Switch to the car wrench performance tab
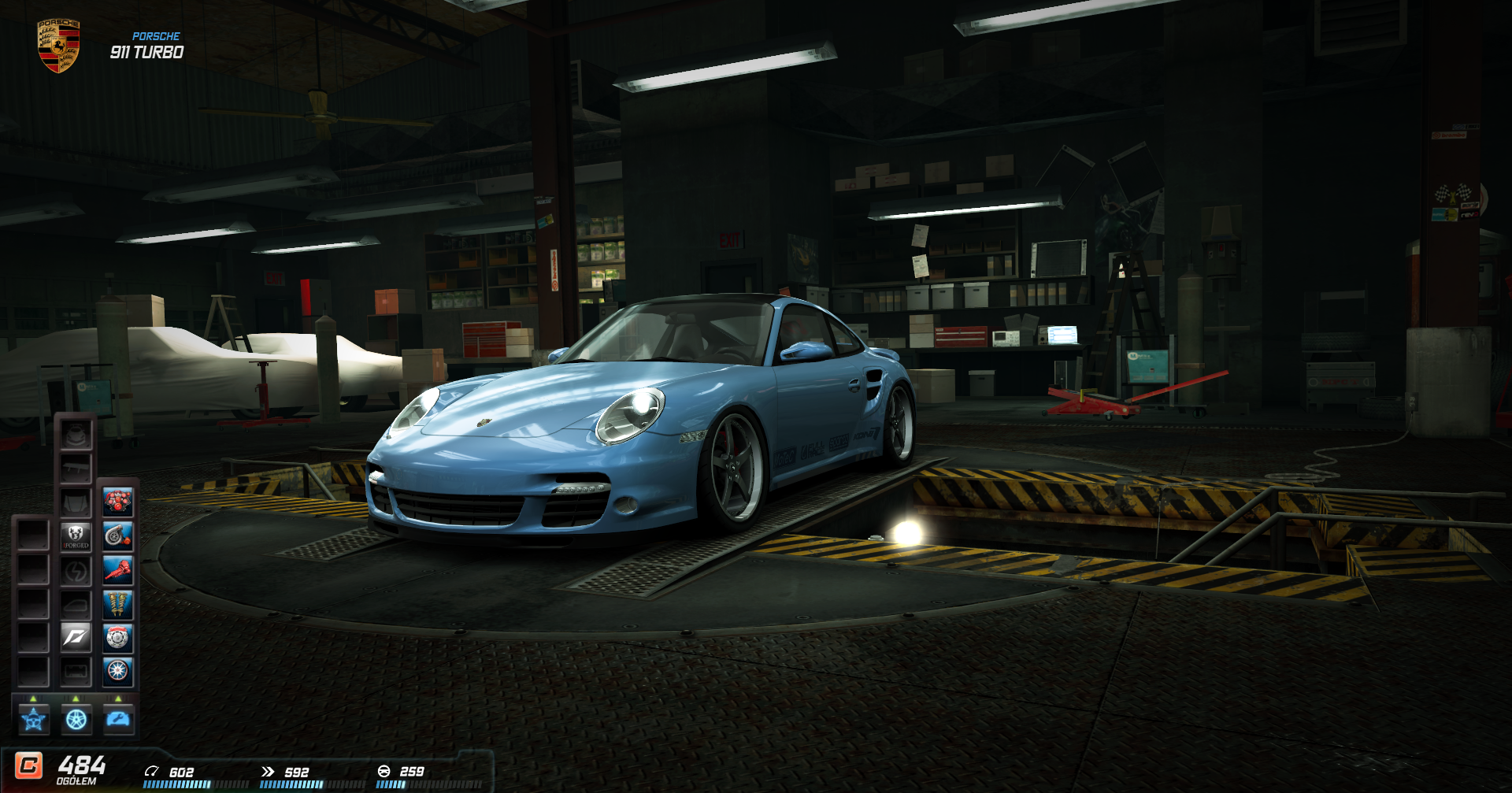 tap(119, 719)
